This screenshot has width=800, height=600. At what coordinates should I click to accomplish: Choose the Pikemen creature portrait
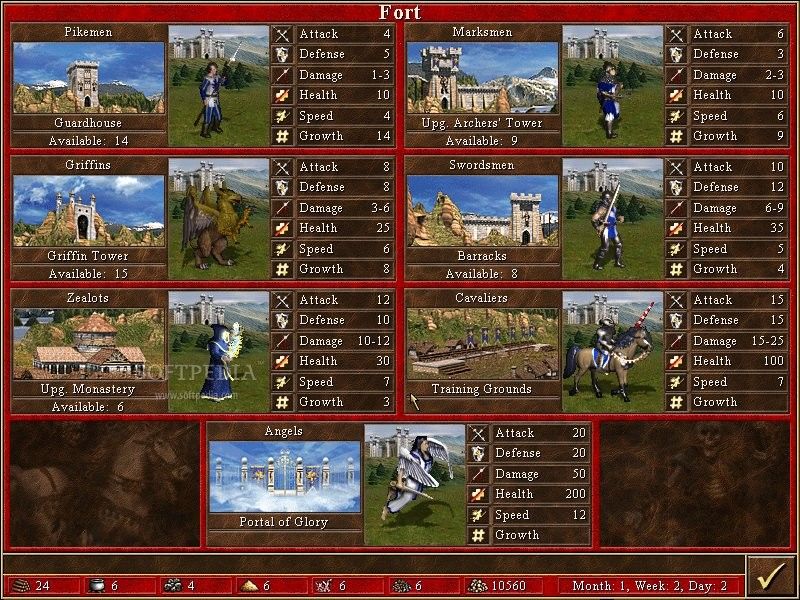pos(218,86)
